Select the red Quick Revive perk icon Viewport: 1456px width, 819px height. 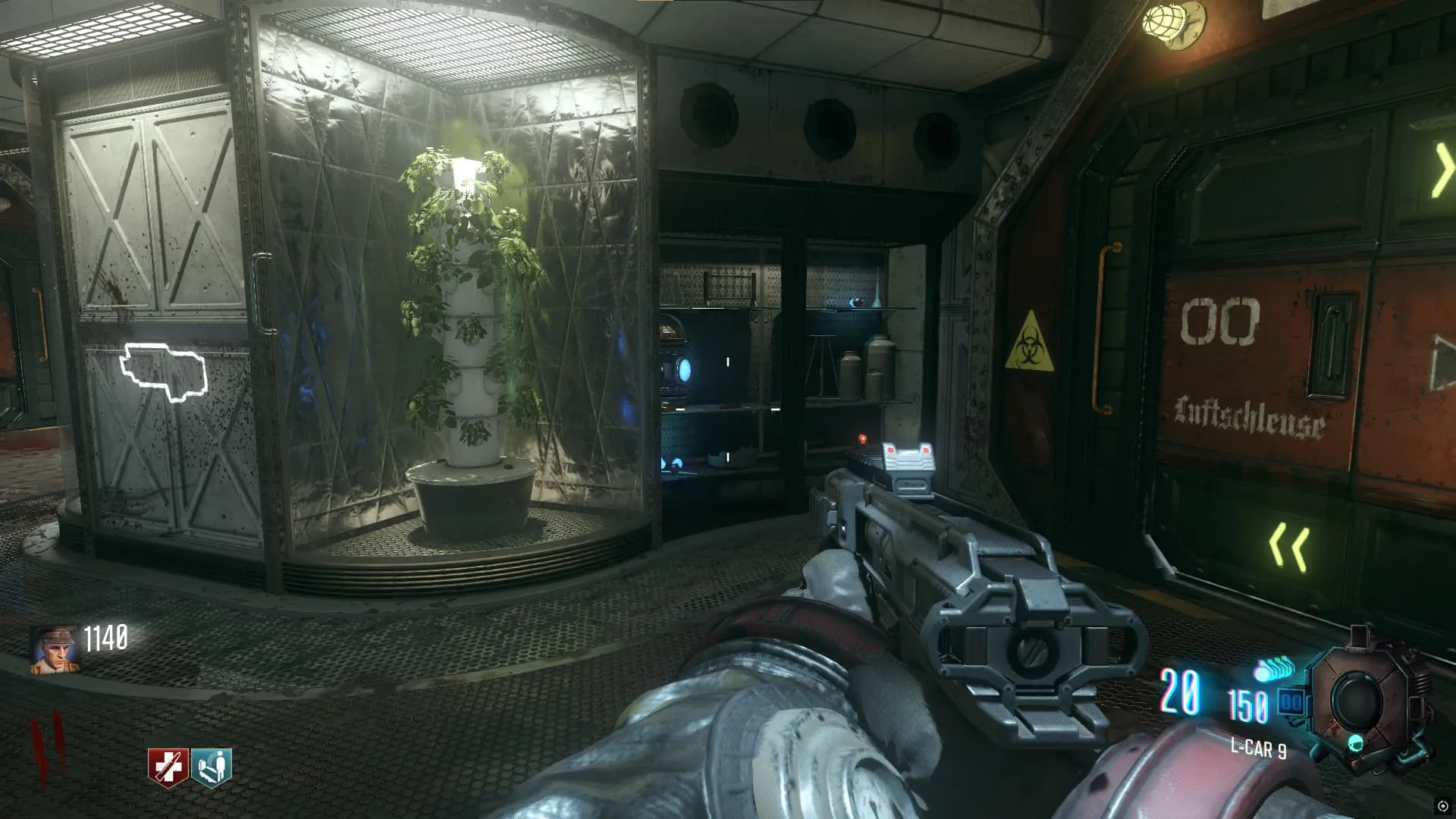click(x=168, y=767)
